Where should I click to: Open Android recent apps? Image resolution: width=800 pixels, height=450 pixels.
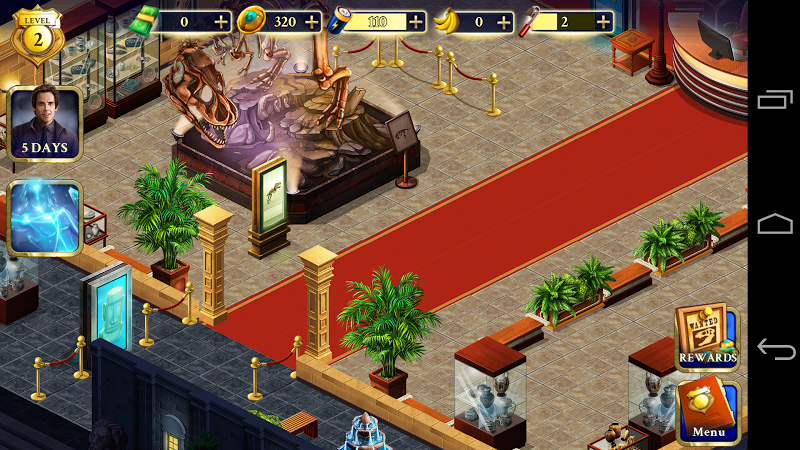[775, 100]
